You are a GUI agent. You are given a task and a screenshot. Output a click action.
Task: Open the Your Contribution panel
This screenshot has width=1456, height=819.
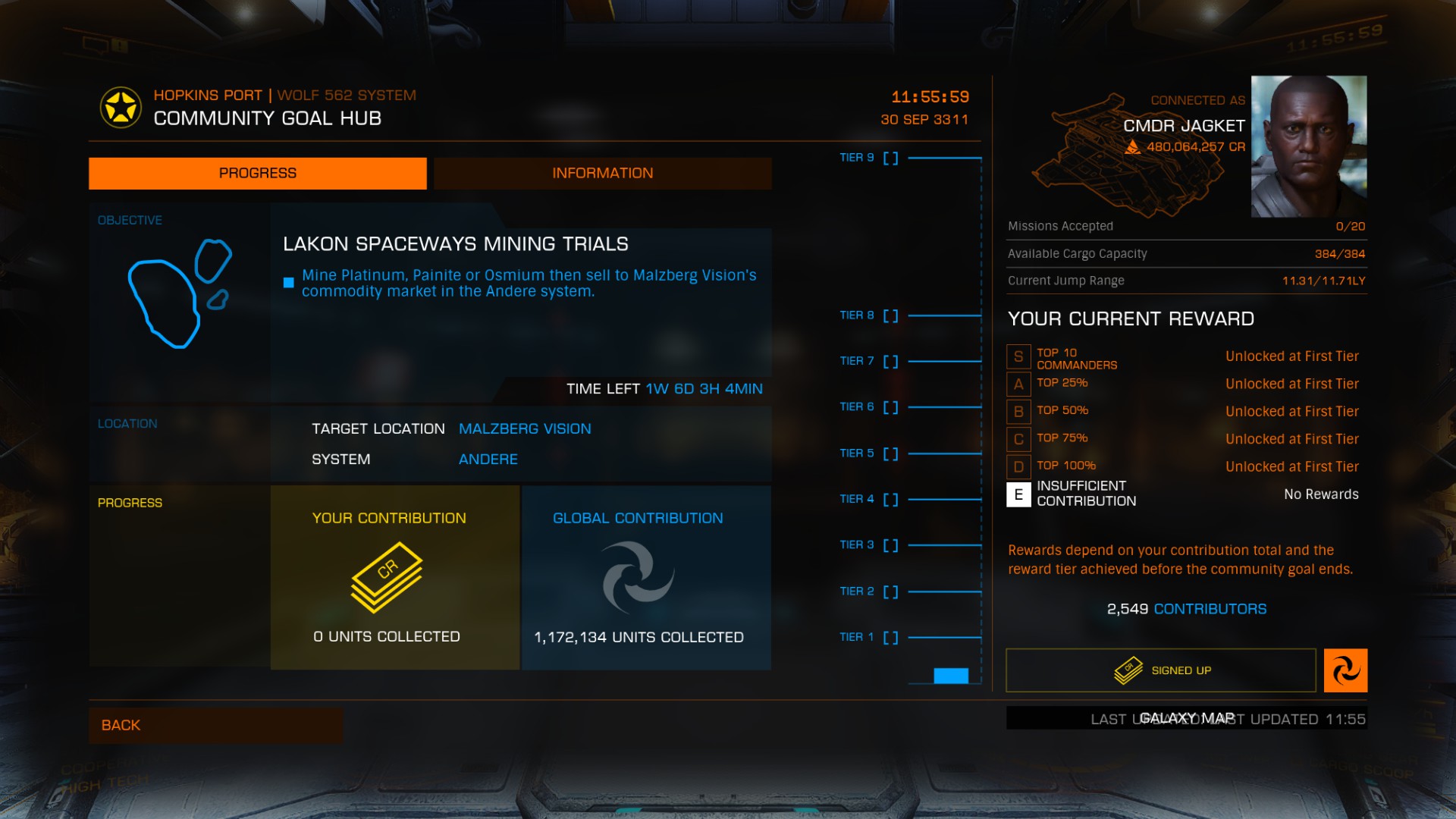394,577
